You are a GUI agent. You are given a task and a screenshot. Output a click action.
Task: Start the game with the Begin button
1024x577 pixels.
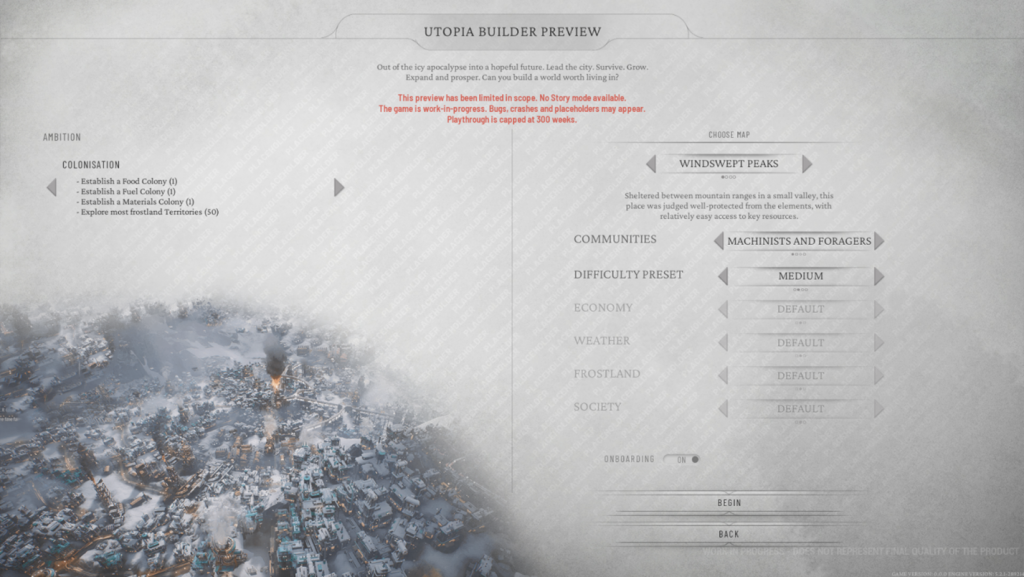pos(729,503)
